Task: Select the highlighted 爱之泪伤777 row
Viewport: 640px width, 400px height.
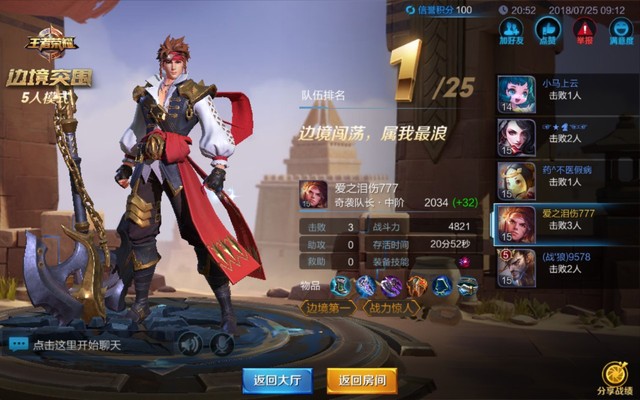Action: [x=566, y=223]
